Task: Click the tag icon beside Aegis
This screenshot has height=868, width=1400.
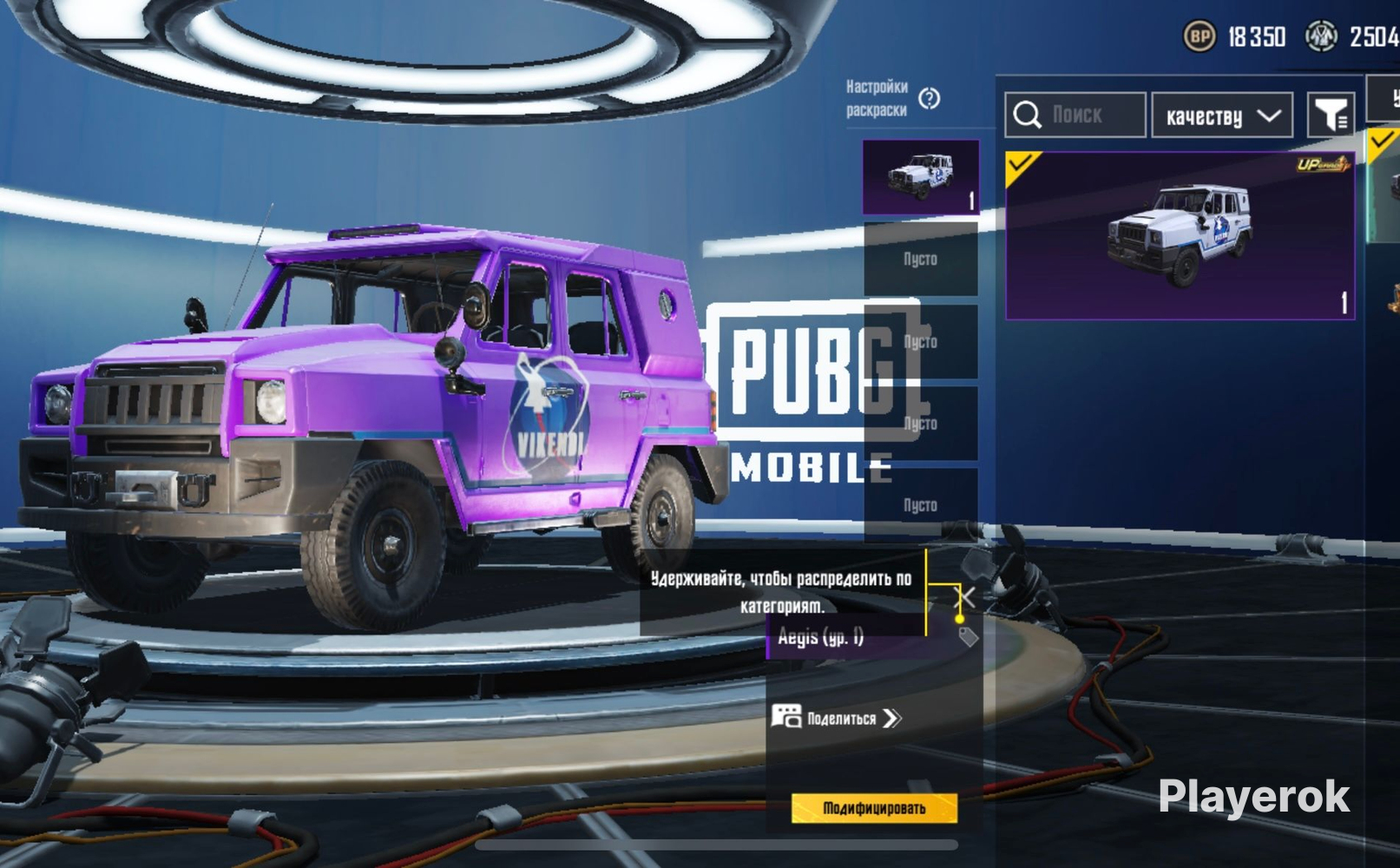Action: click(968, 636)
